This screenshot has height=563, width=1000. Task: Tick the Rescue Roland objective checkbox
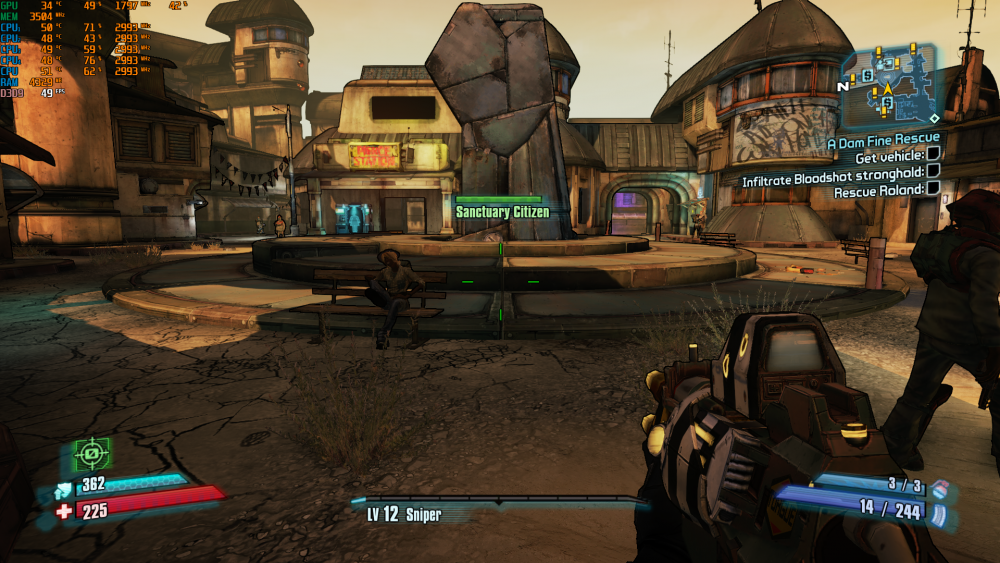point(933,188)
